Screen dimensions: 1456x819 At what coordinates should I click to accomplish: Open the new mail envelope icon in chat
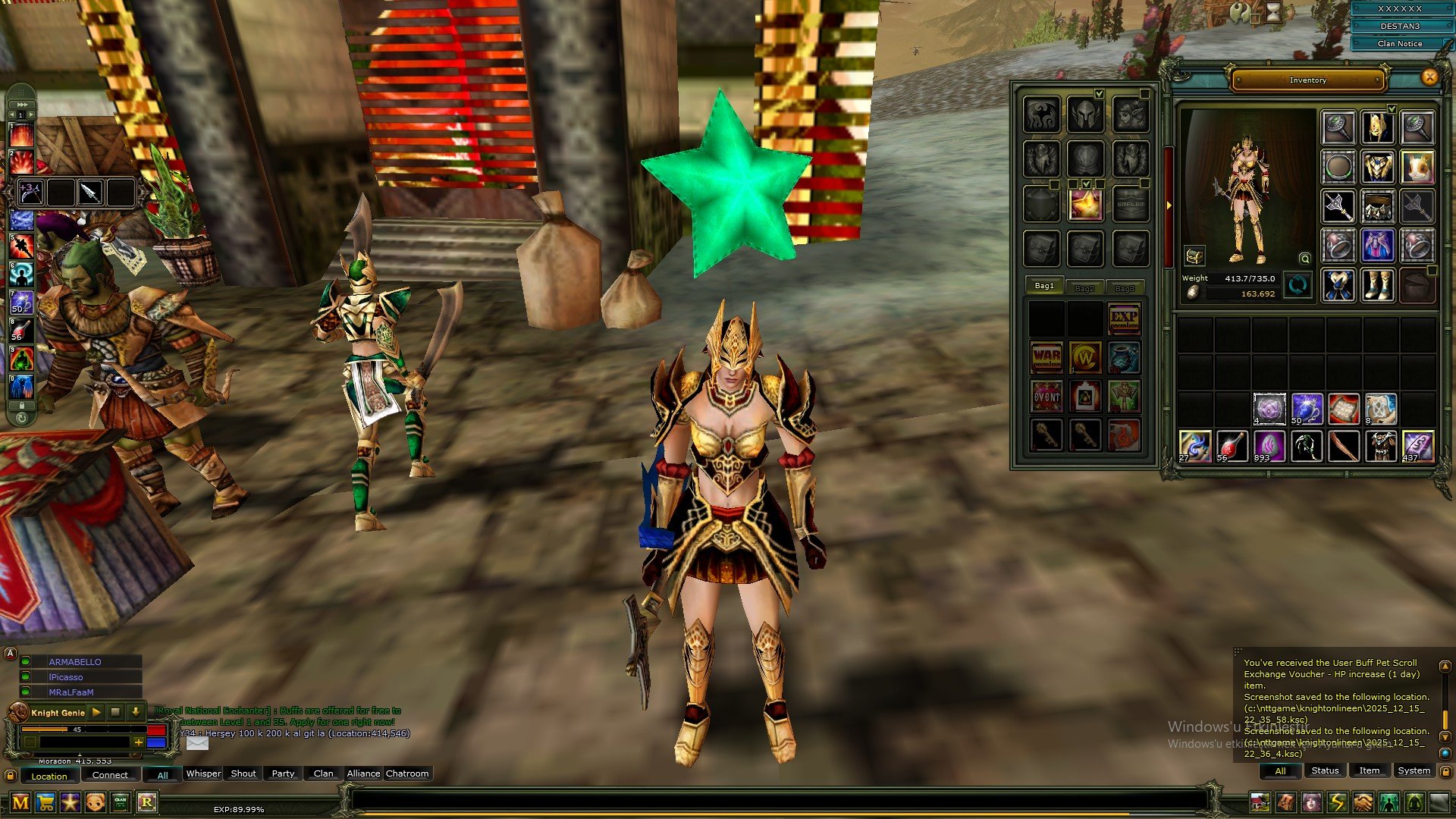click(196, 744)
